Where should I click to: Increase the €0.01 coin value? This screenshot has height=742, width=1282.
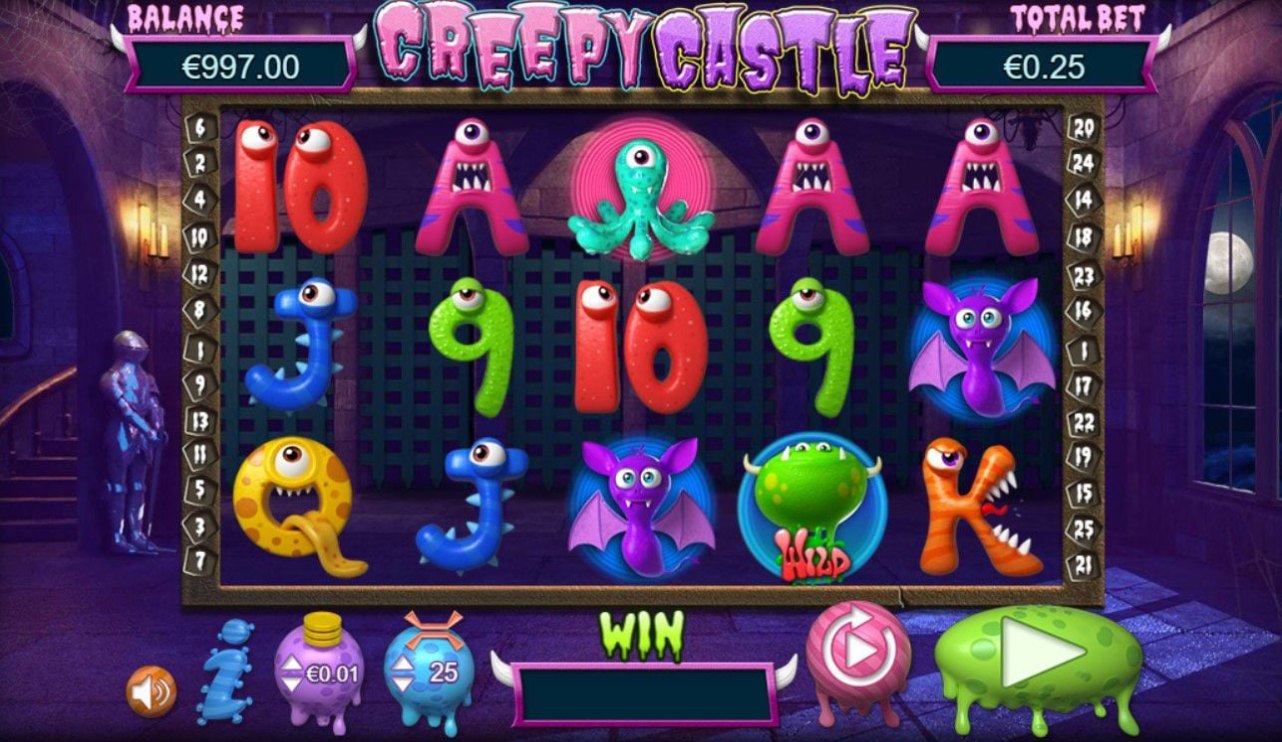click(292, 661)
